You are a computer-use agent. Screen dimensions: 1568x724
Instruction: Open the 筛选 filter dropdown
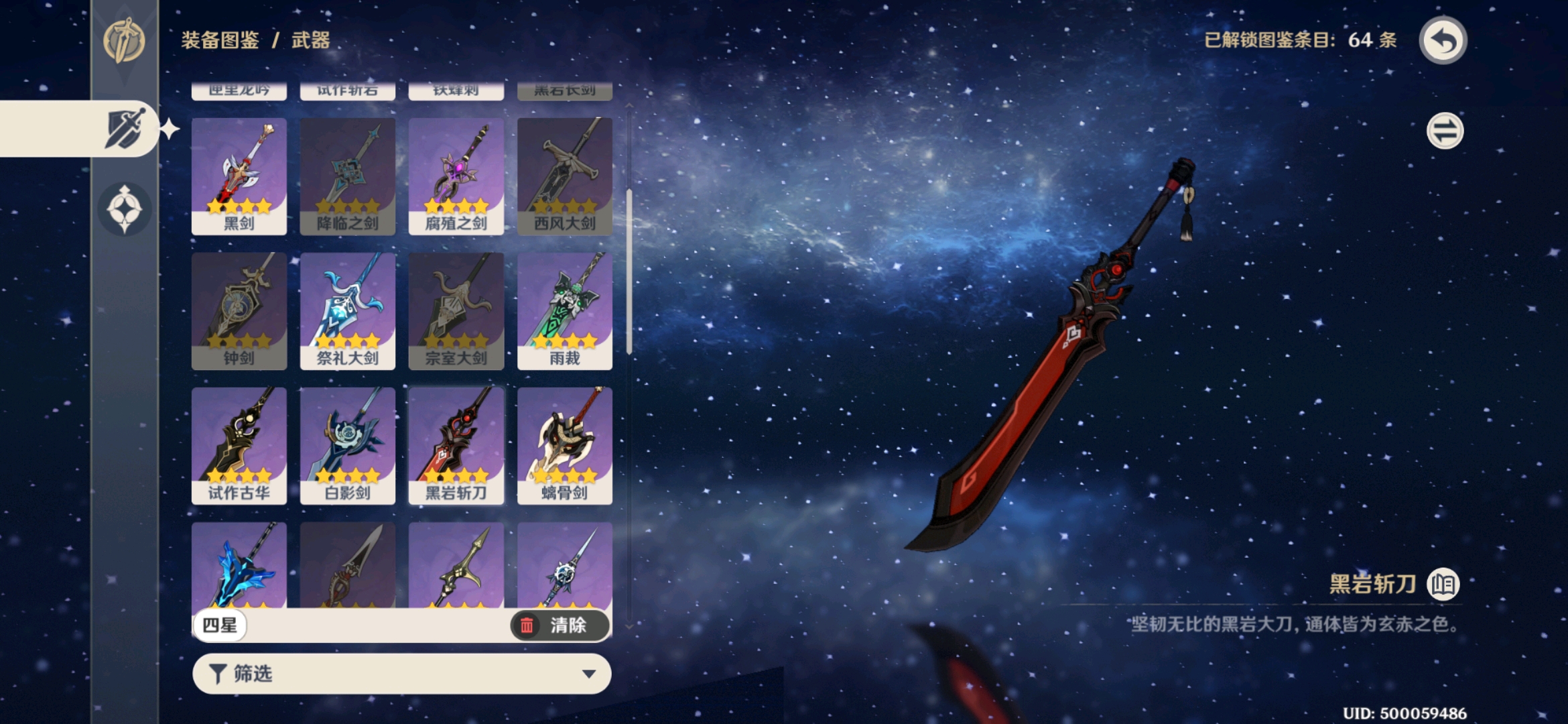[402, 674]
